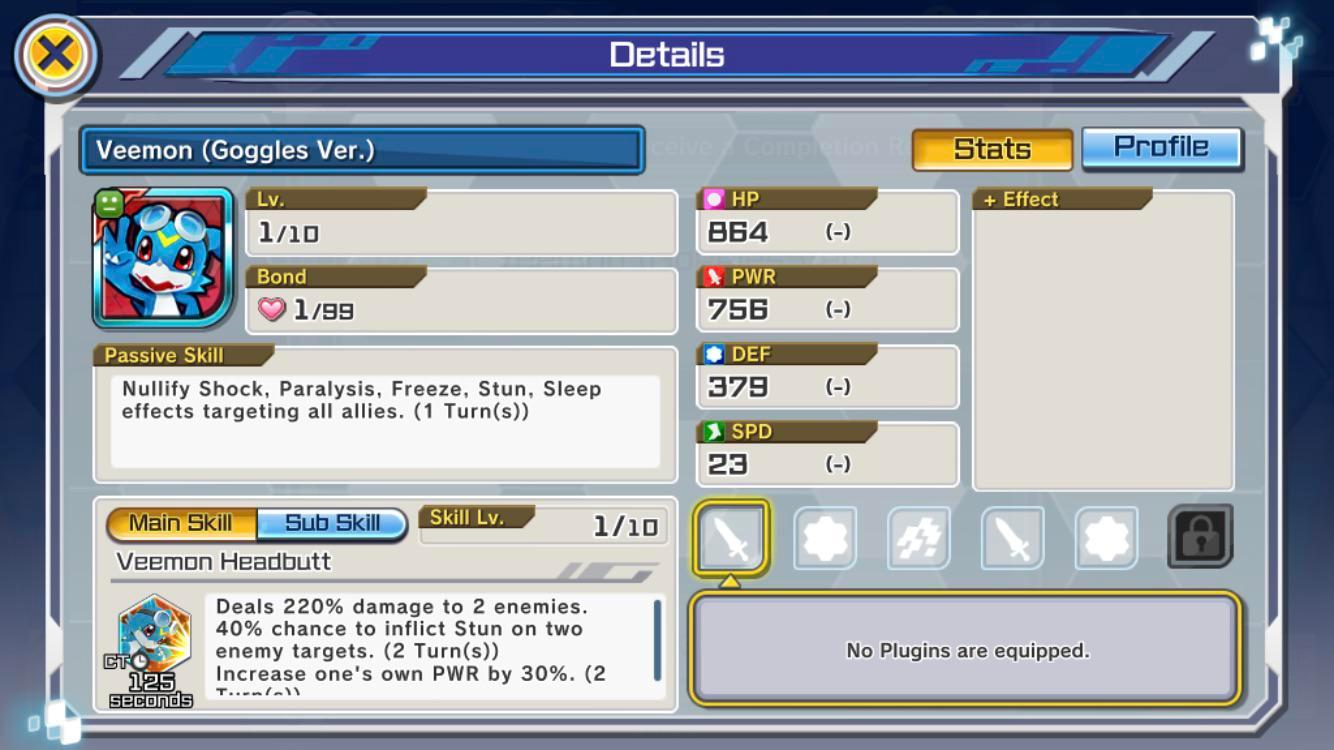The height and width of the screenshot is (750, 1334).
Task: Switch to the Stats tab
Action: click(991, 149)
